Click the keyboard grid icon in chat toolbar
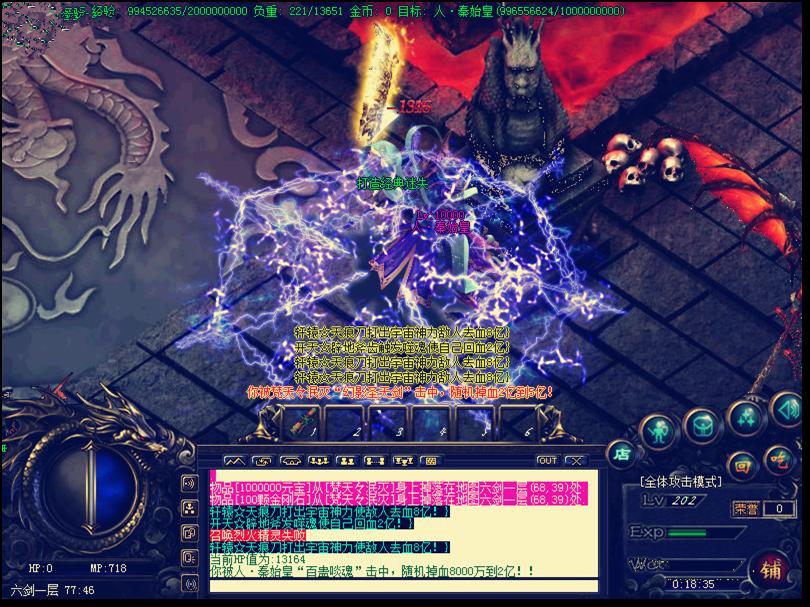 (x=430, y=461)
